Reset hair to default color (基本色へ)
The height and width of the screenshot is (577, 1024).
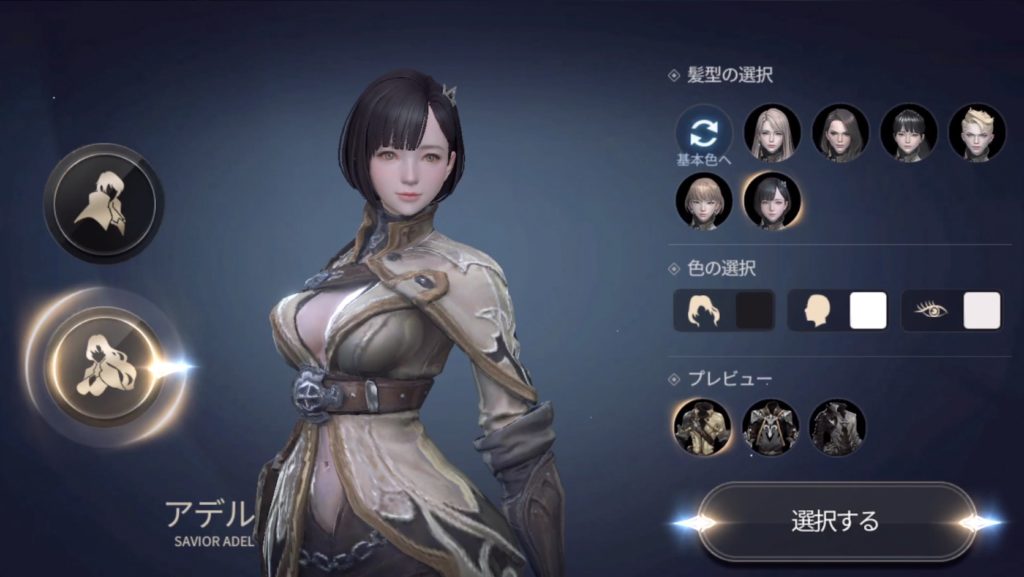click(x=704, y=133)
